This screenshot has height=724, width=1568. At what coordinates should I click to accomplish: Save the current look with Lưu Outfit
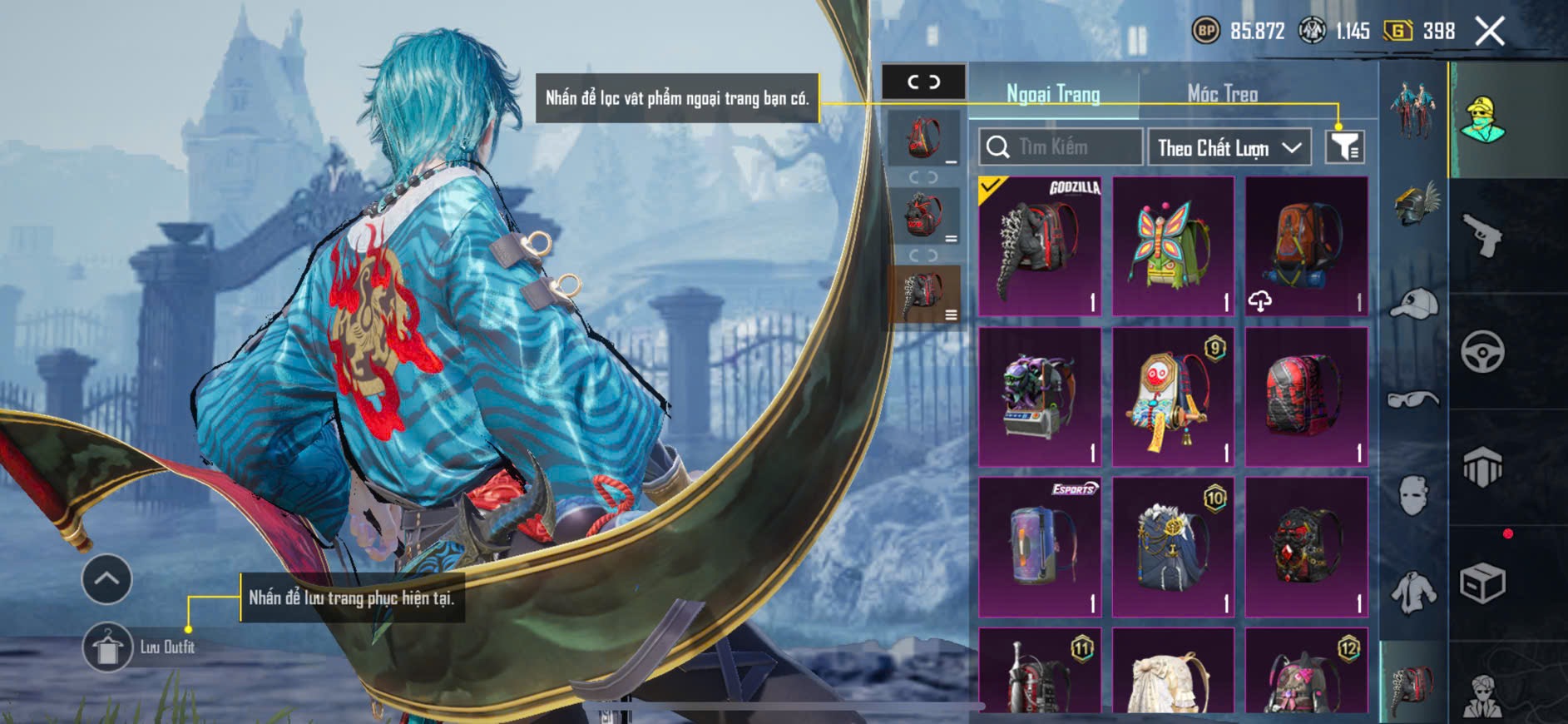tap(108, 647)
